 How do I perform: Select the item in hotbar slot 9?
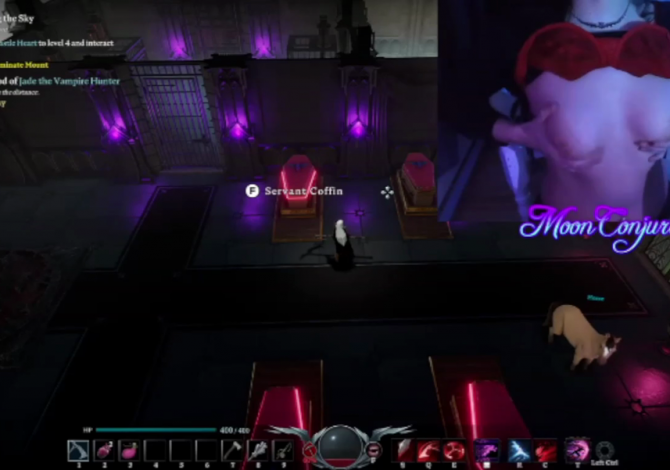coord(283,451)
